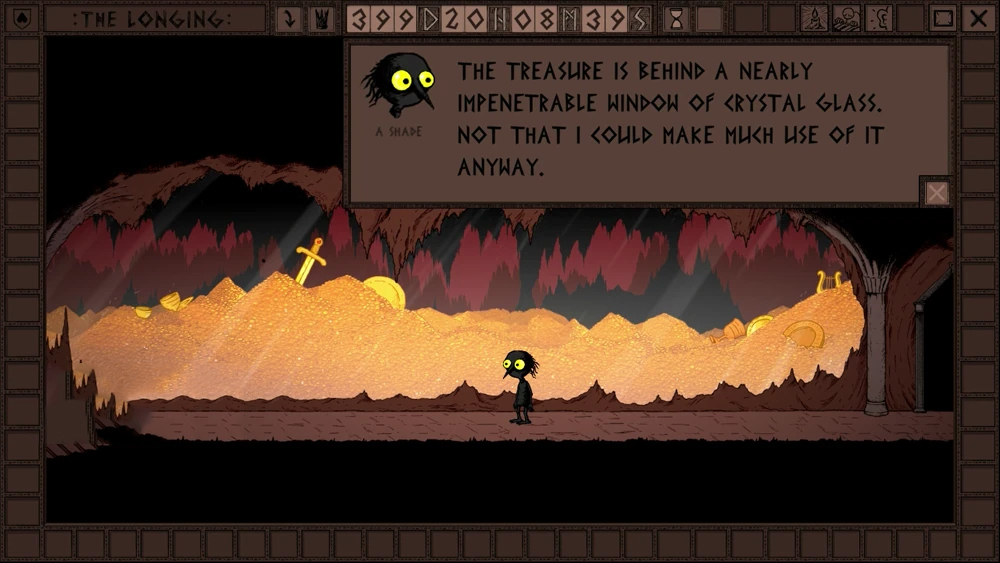Click the spade shield icon
The image size is (1000, 563).
pos(22,19)
